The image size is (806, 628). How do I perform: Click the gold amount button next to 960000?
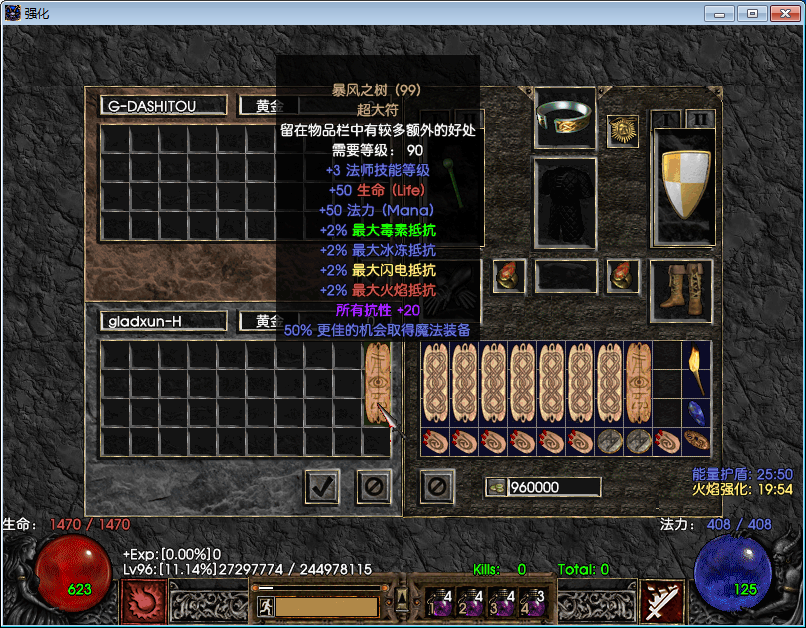(496, 487)
